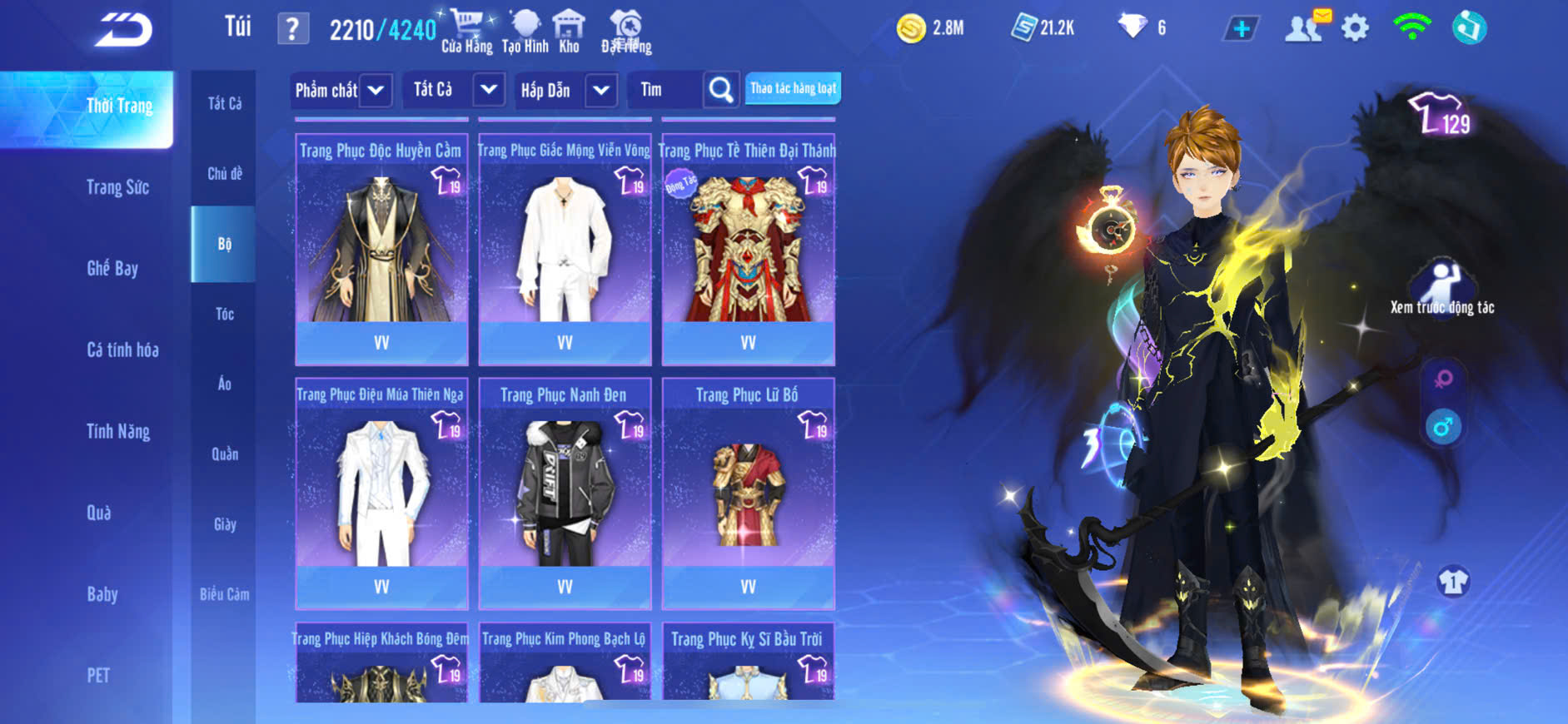Activate Thao tác hàng loạt button

[793, 88]
